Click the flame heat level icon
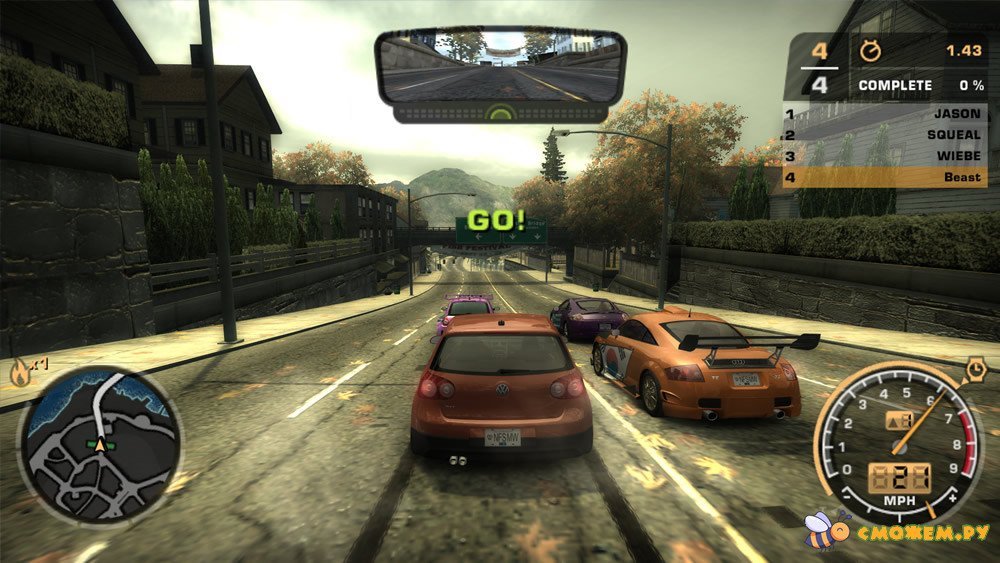The height and width of the screenshot is (563, 1000). (20, 373)
